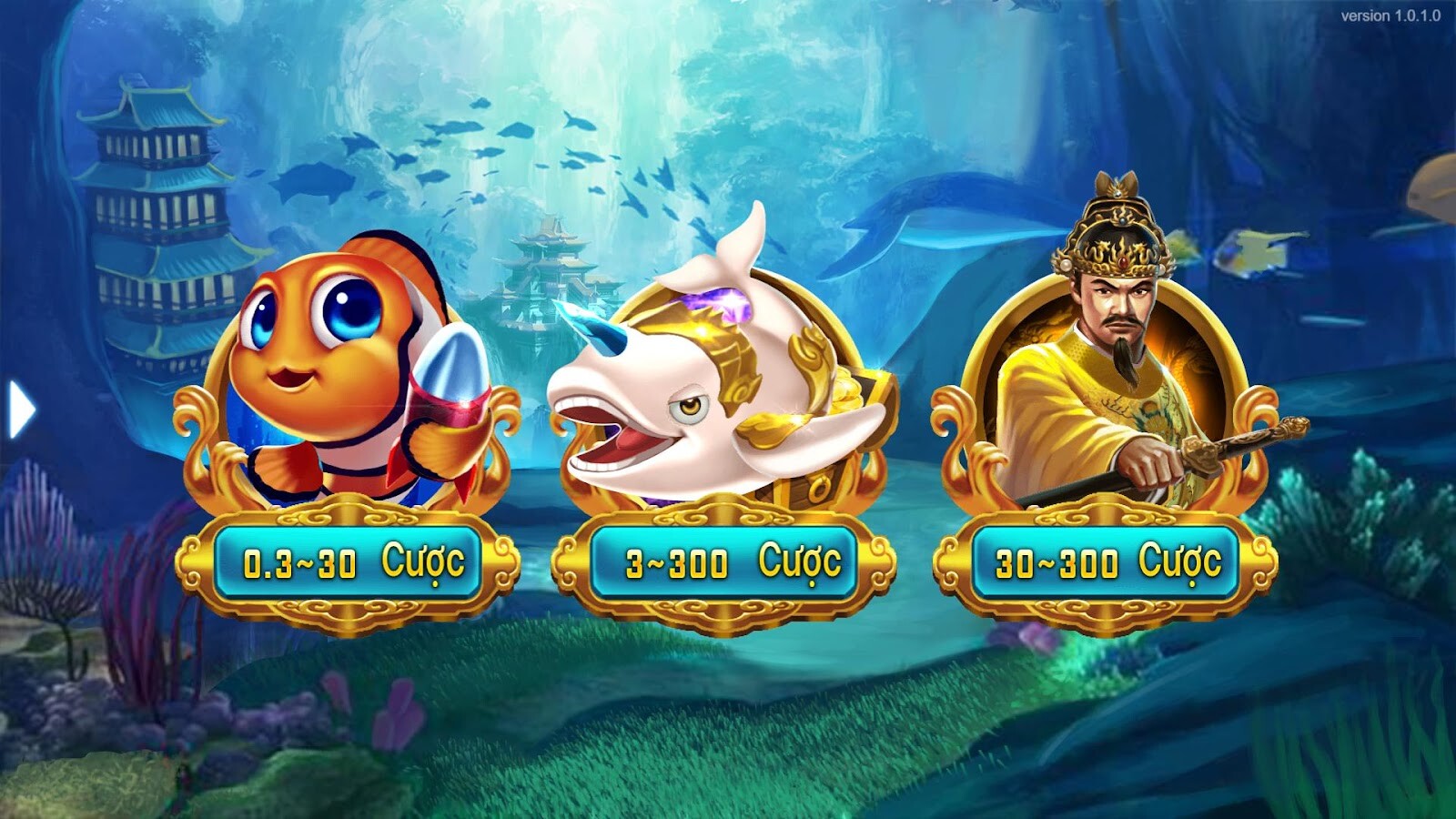Expand the side panel with the white arrow

(x=16, y=408)
